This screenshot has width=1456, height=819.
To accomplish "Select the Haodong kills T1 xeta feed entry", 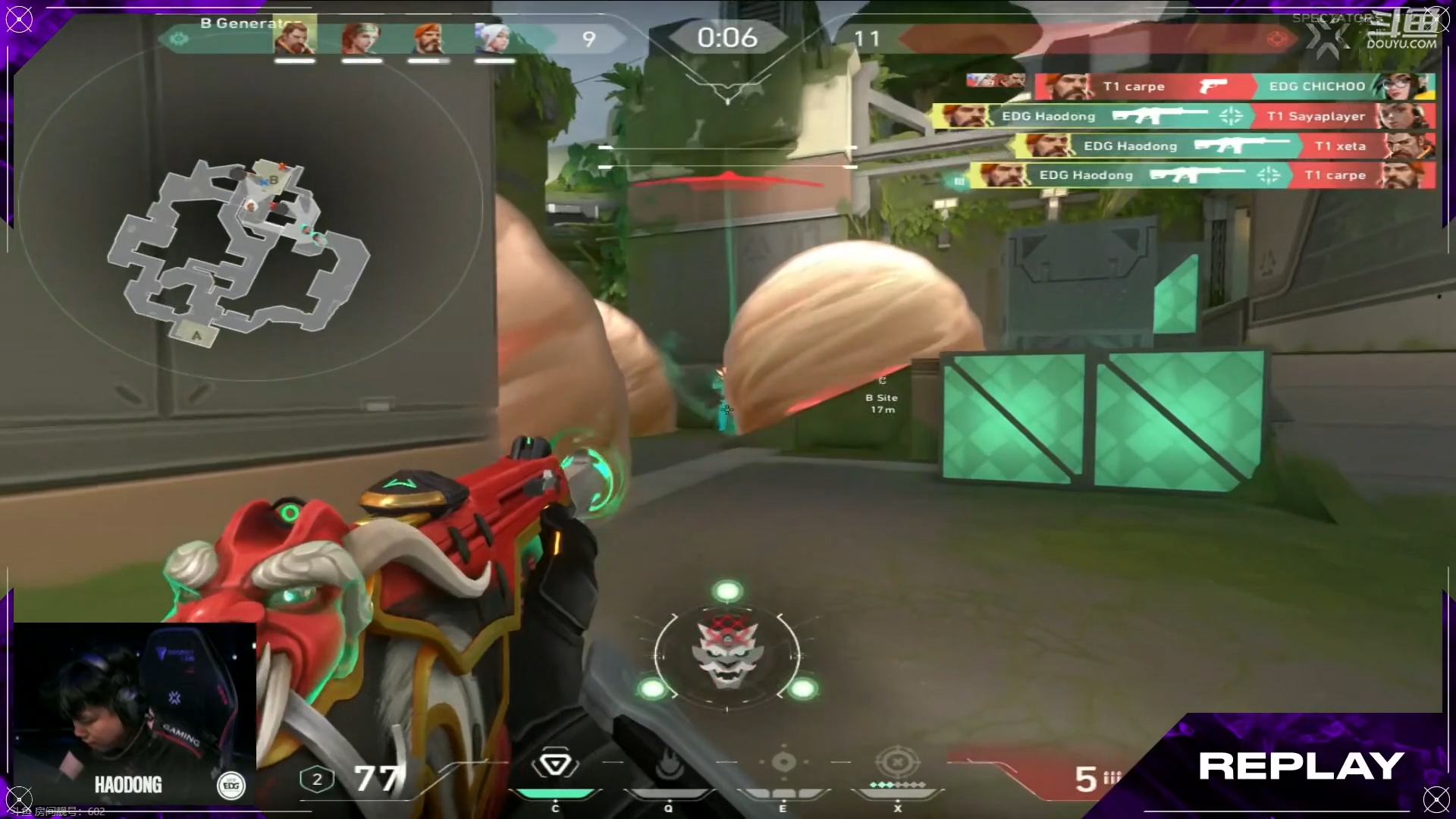I will click(x=1225, y=146).
